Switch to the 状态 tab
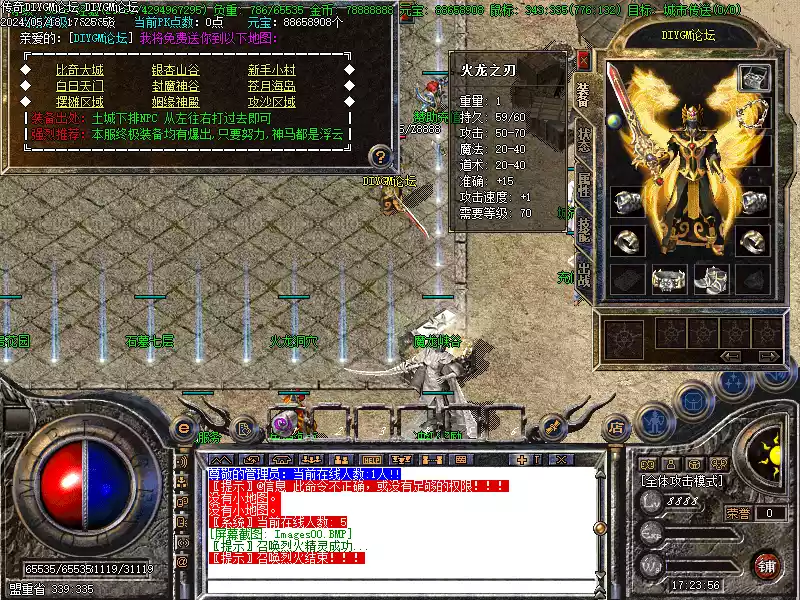This screenshot has width=800, height=600. coord(584,140)
